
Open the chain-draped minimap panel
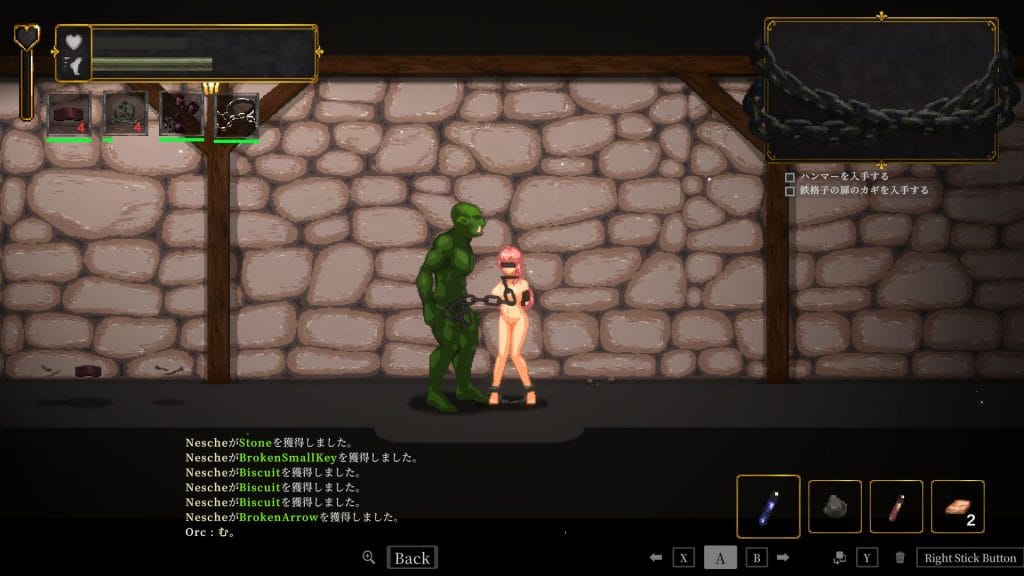[881, 89]
